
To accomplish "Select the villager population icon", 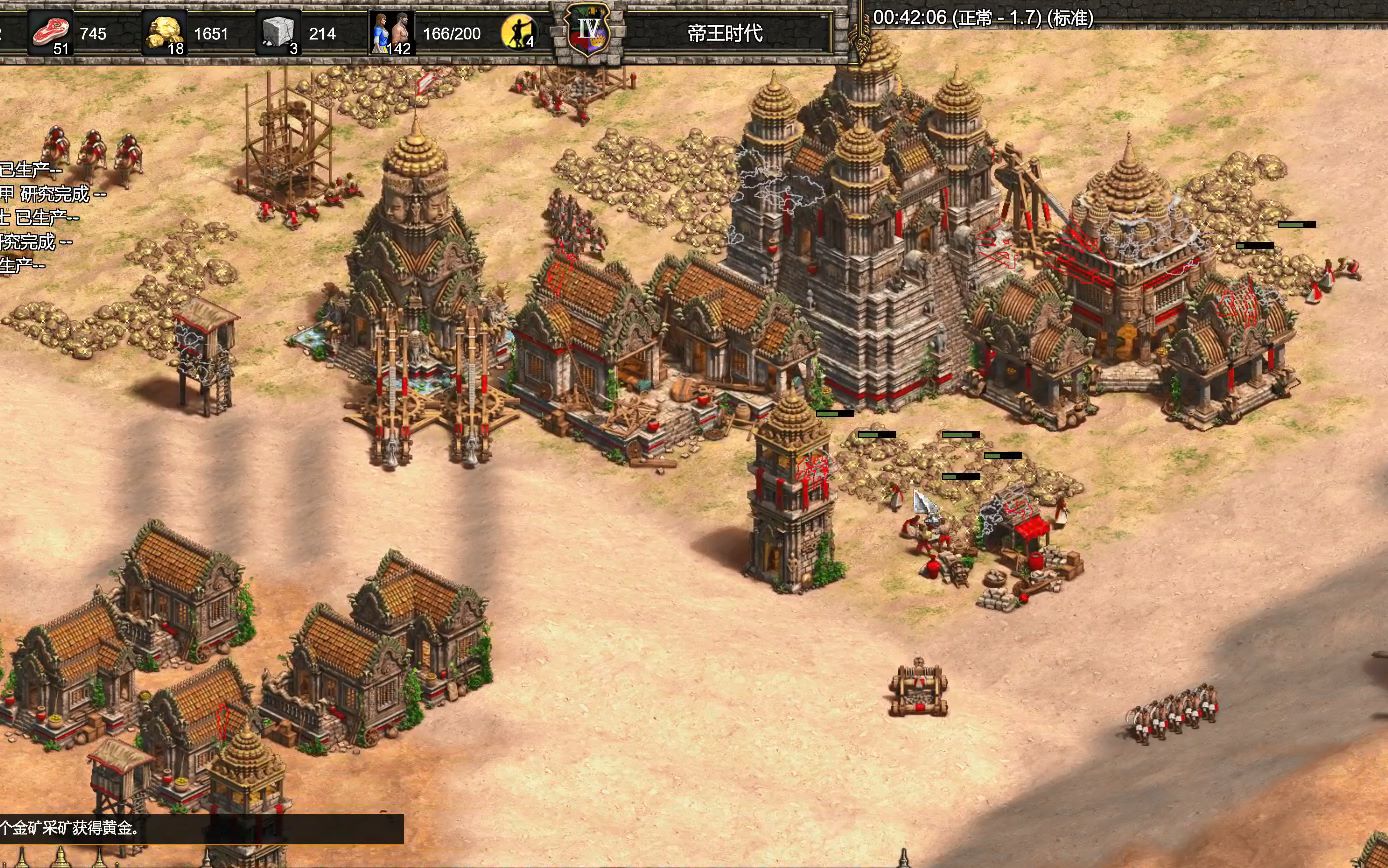I will tap(392, 32).
